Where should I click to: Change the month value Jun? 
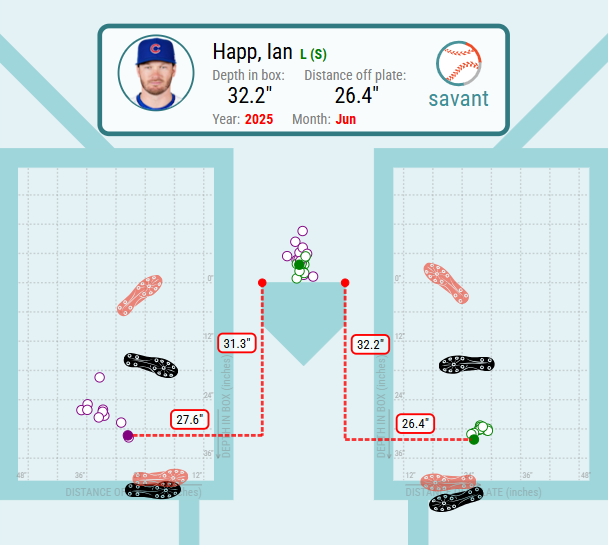pos(346,120)
